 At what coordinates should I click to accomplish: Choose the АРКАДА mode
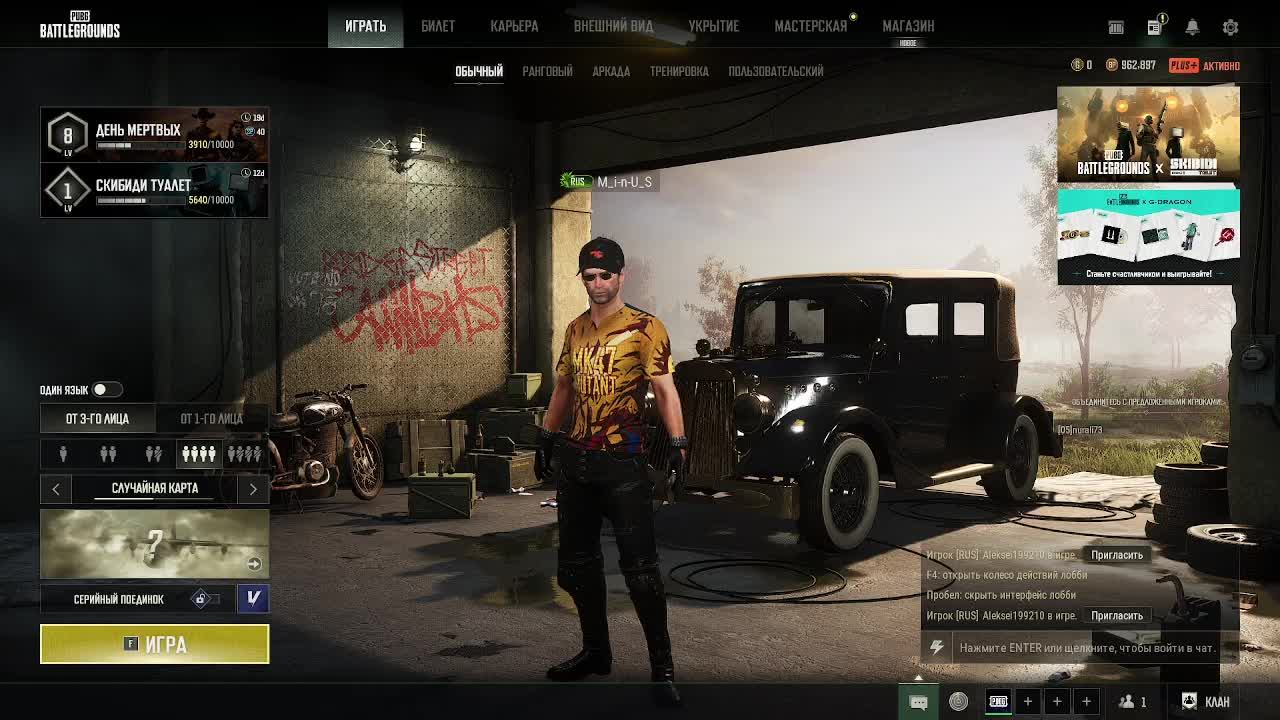611,71
